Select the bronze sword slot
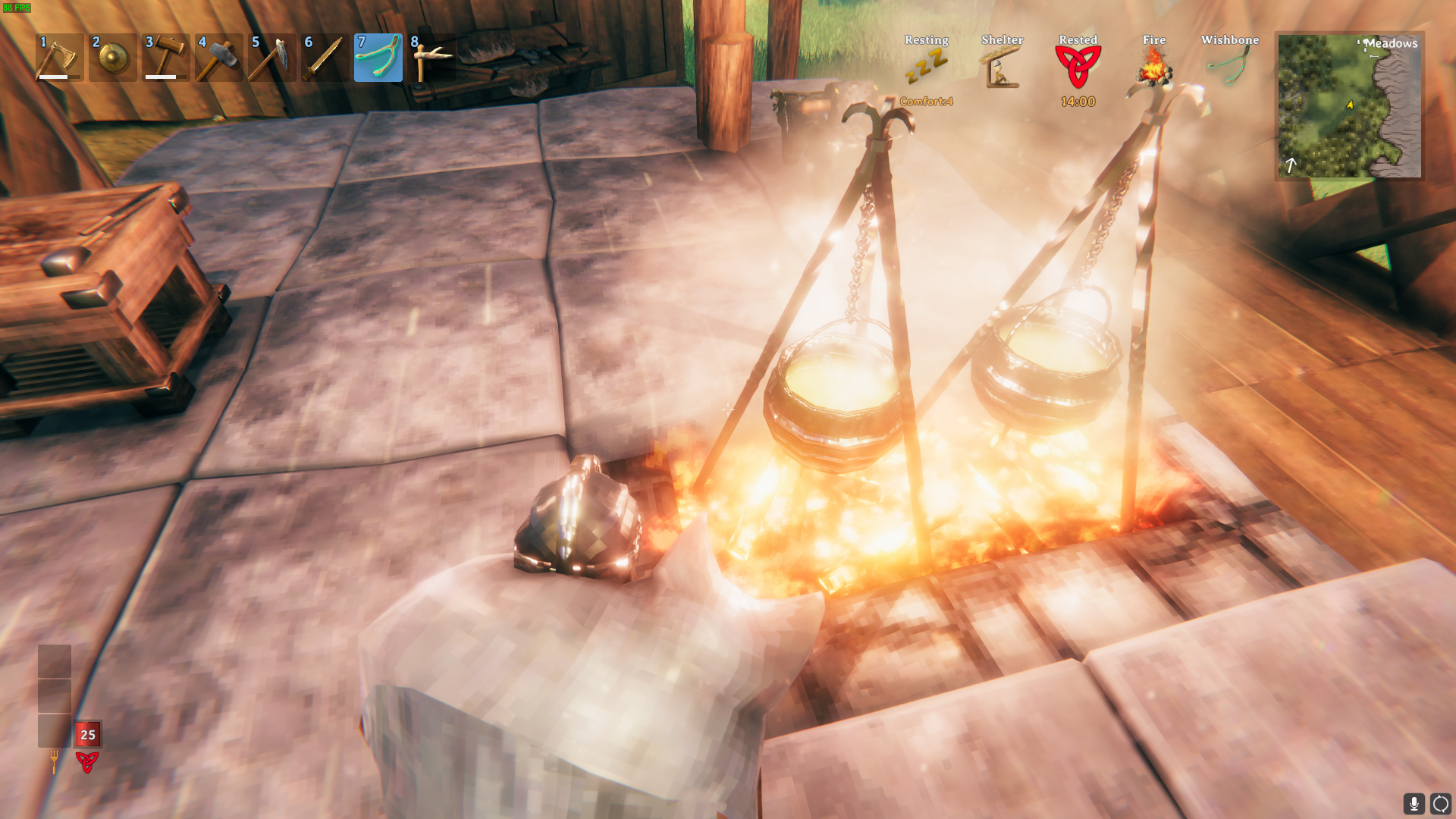This screenshot has width=1456, height=819. point(325,58)
